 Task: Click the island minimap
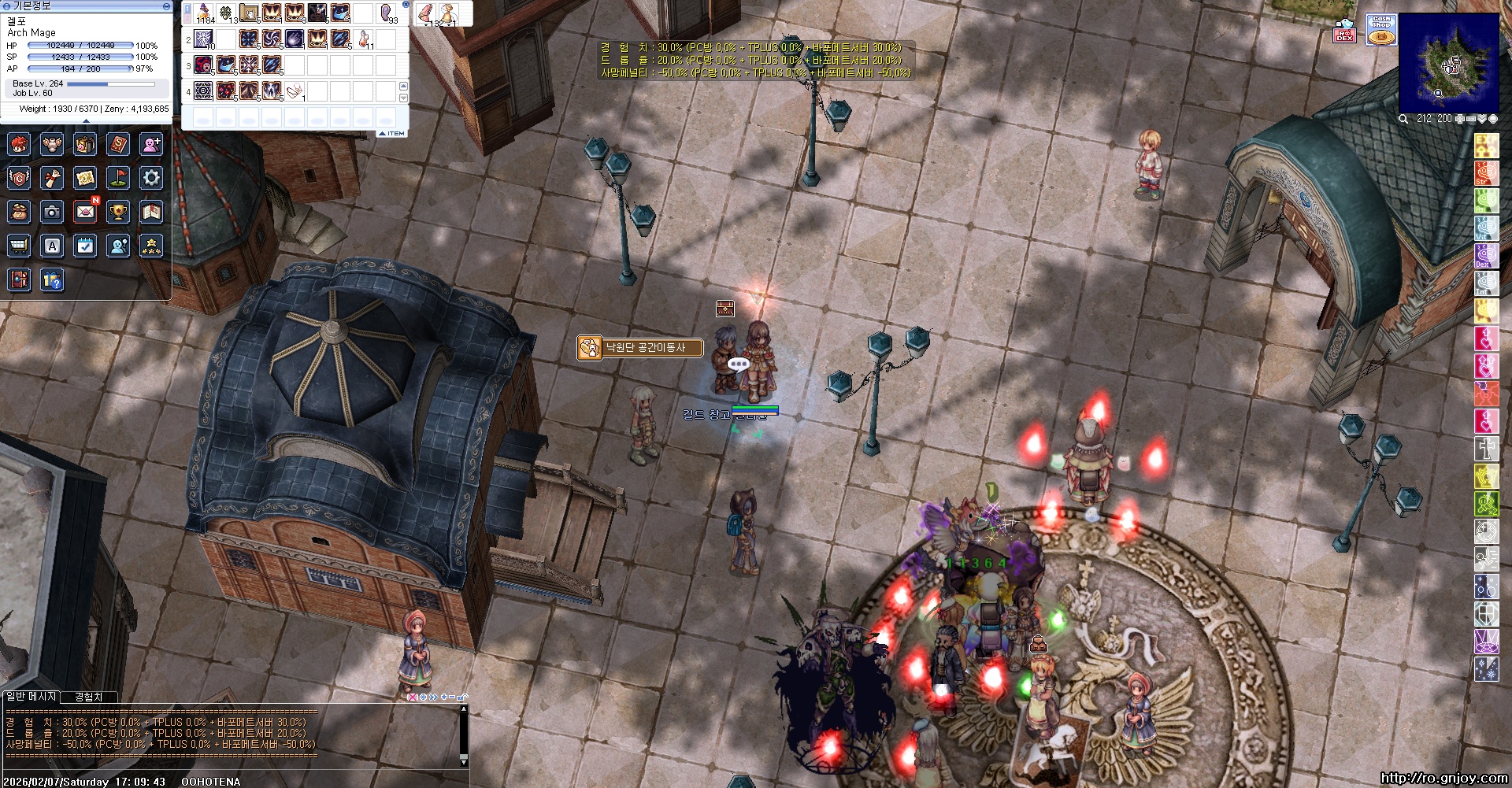1448,63
